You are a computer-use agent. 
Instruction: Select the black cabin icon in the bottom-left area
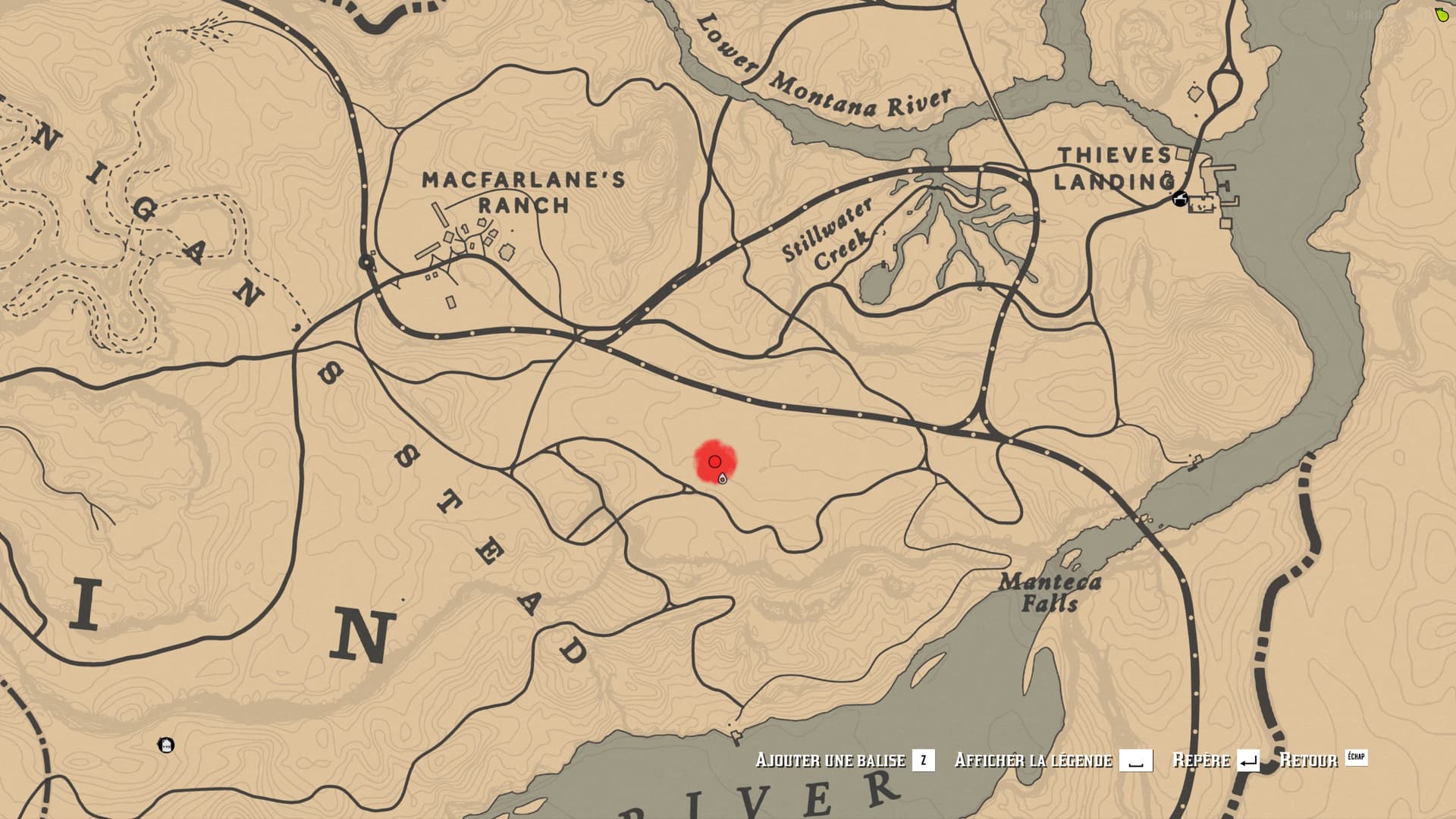click(165, 745)
